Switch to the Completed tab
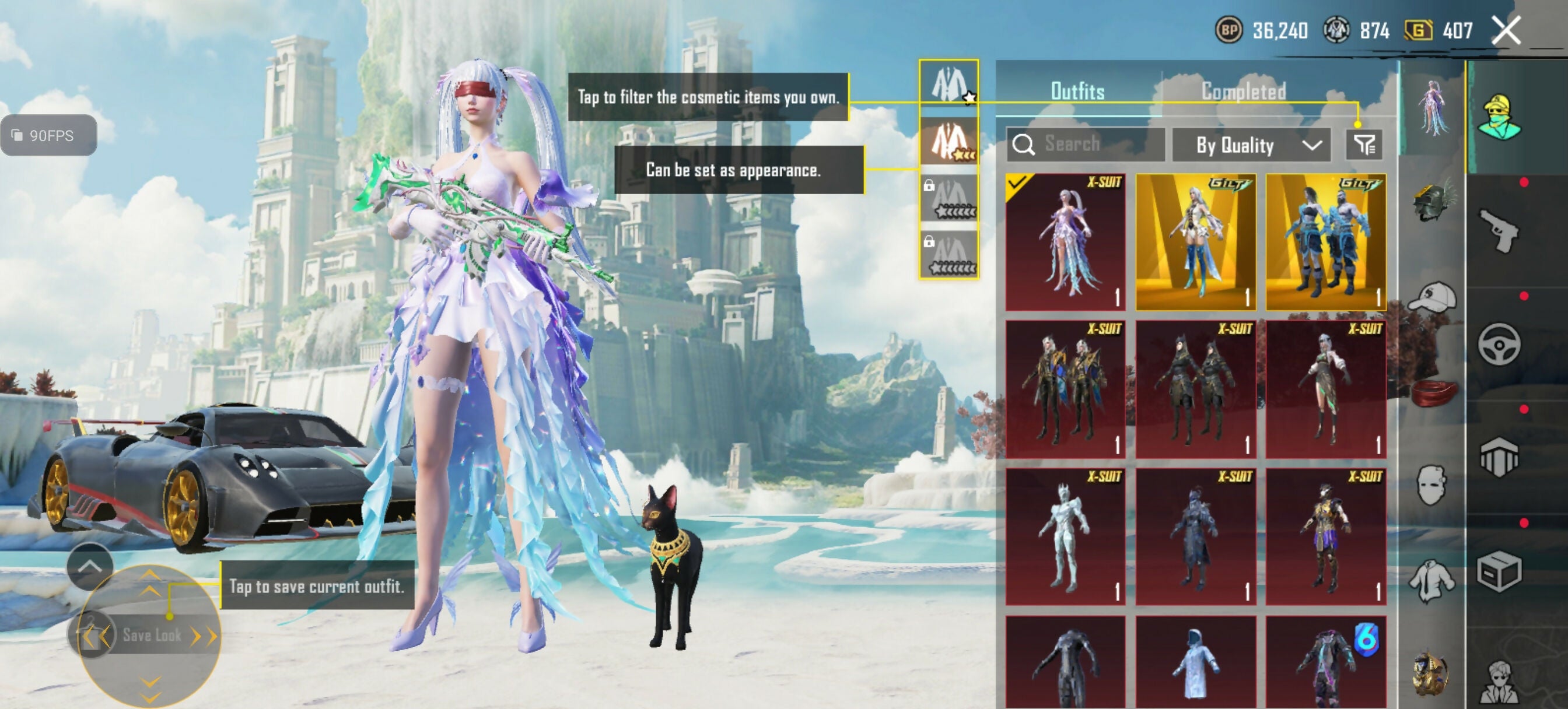 [x=1243, y=92]
